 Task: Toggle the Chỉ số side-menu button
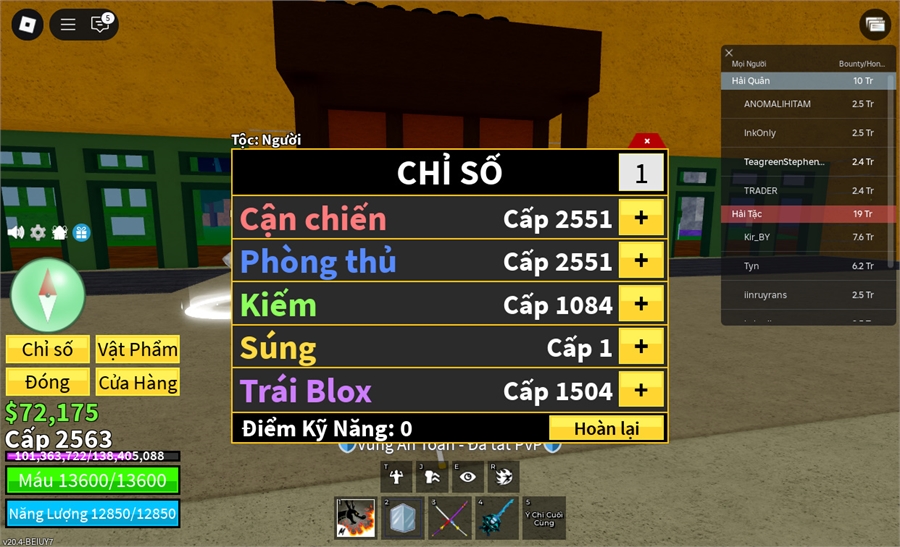(x=48, y=349)
